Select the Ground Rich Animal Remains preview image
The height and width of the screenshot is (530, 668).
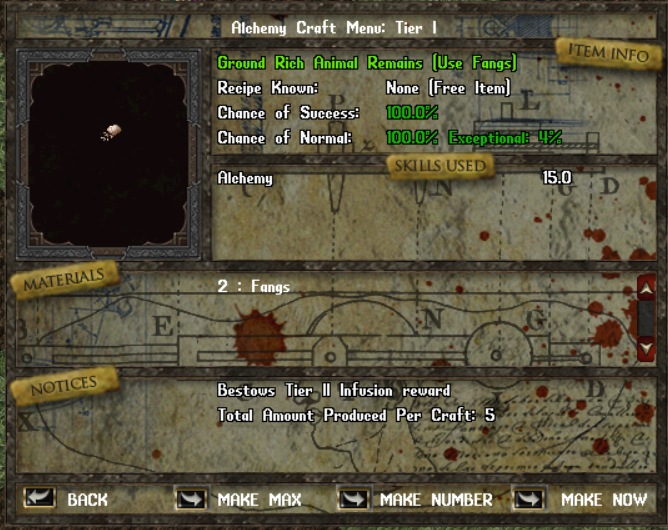click(110, 134)
